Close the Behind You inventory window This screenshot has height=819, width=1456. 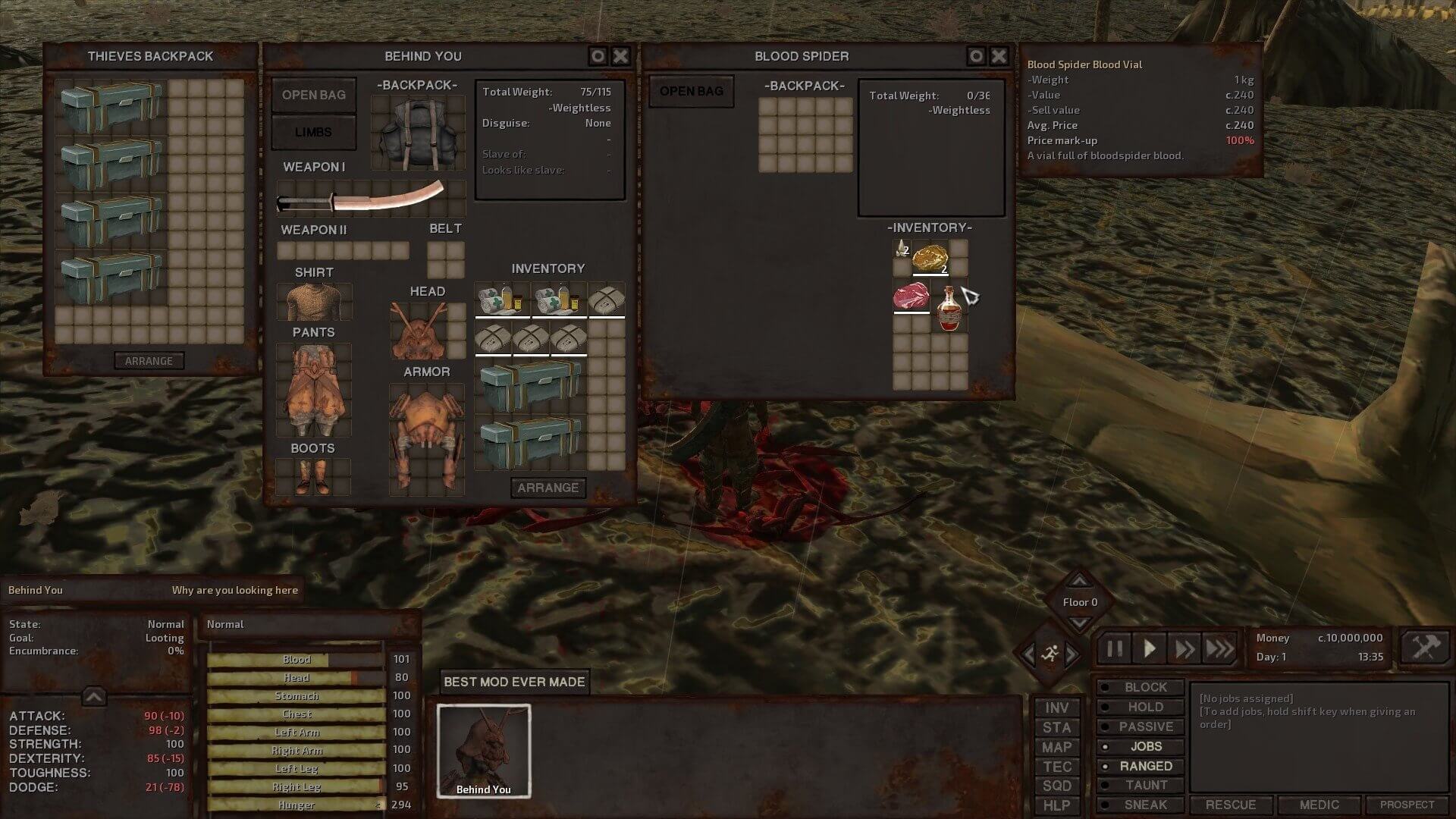[620, 56]
